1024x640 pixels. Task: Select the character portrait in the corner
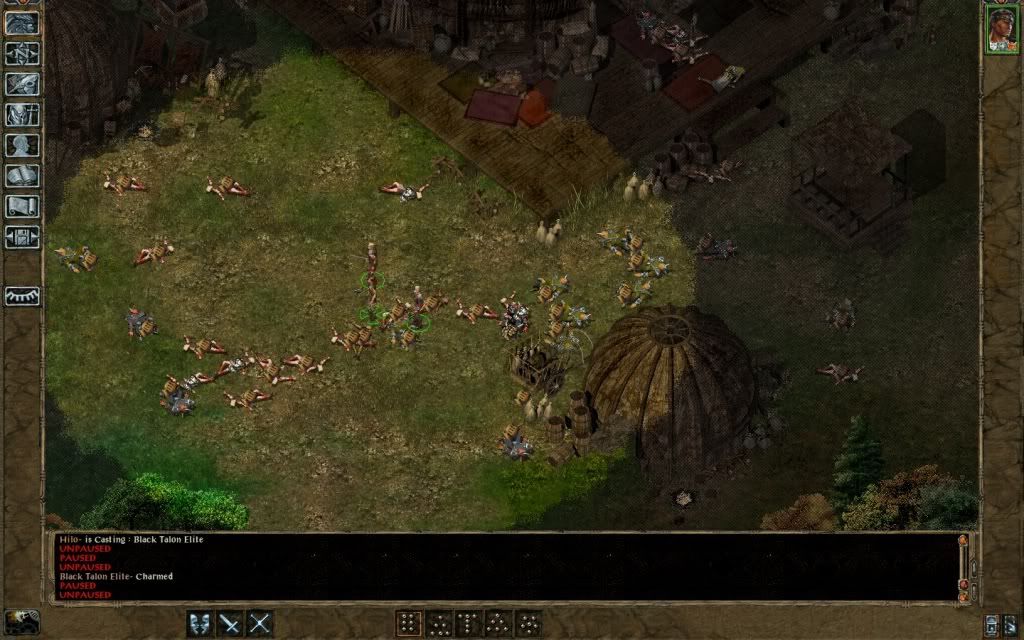coord(1001,27)
